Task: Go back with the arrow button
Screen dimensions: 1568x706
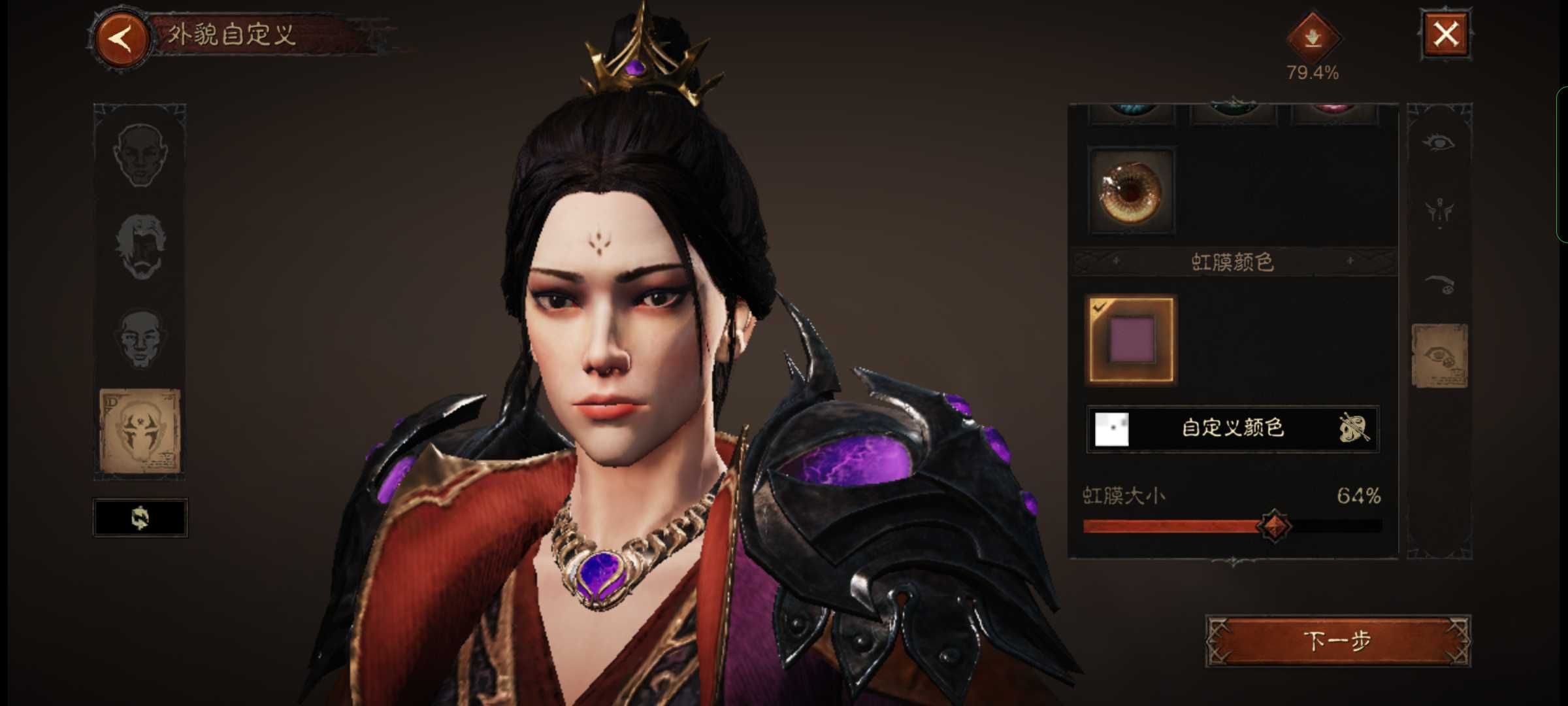Action: [122, 38]
